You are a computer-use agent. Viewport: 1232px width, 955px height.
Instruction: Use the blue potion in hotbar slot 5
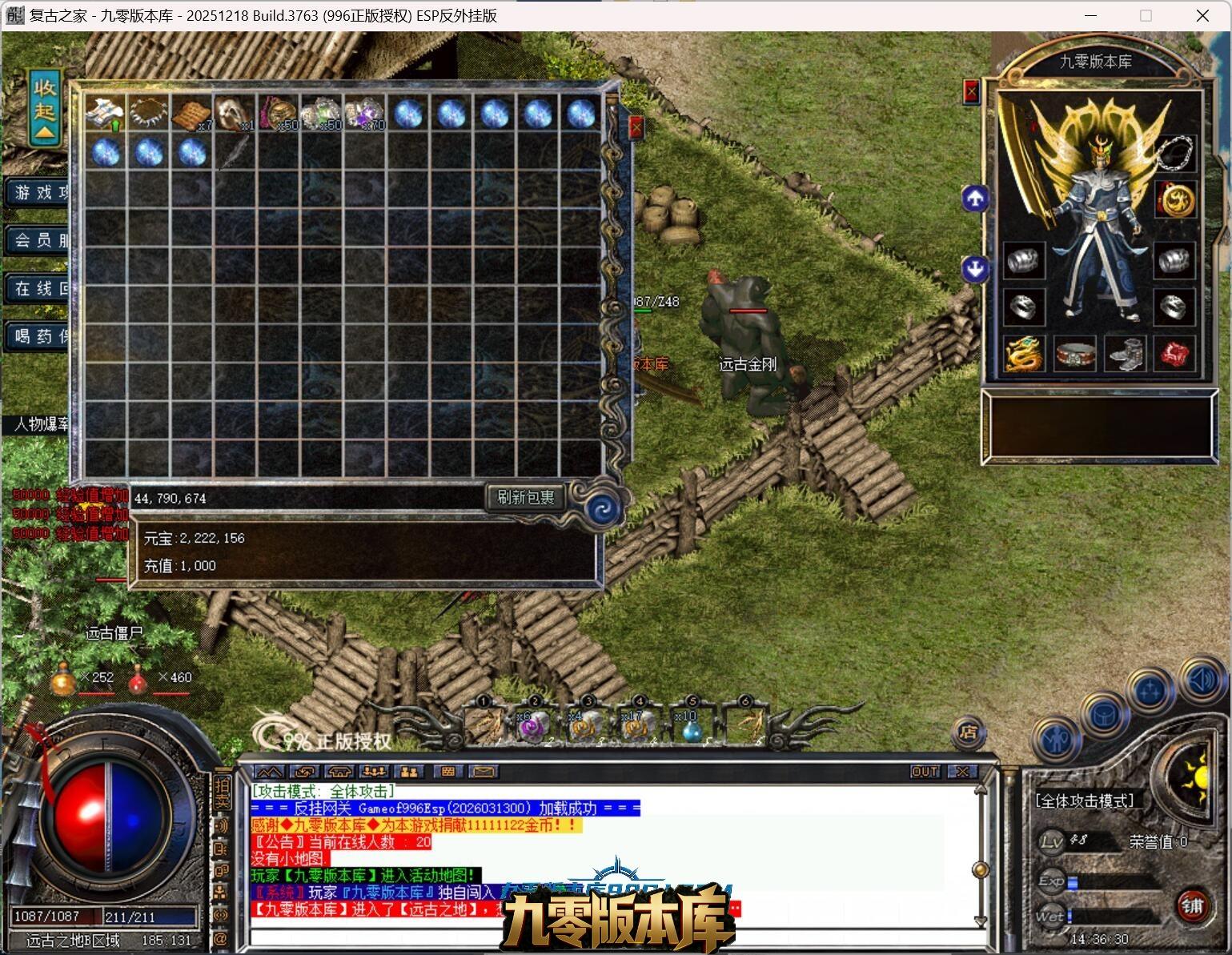pos(690,725)
